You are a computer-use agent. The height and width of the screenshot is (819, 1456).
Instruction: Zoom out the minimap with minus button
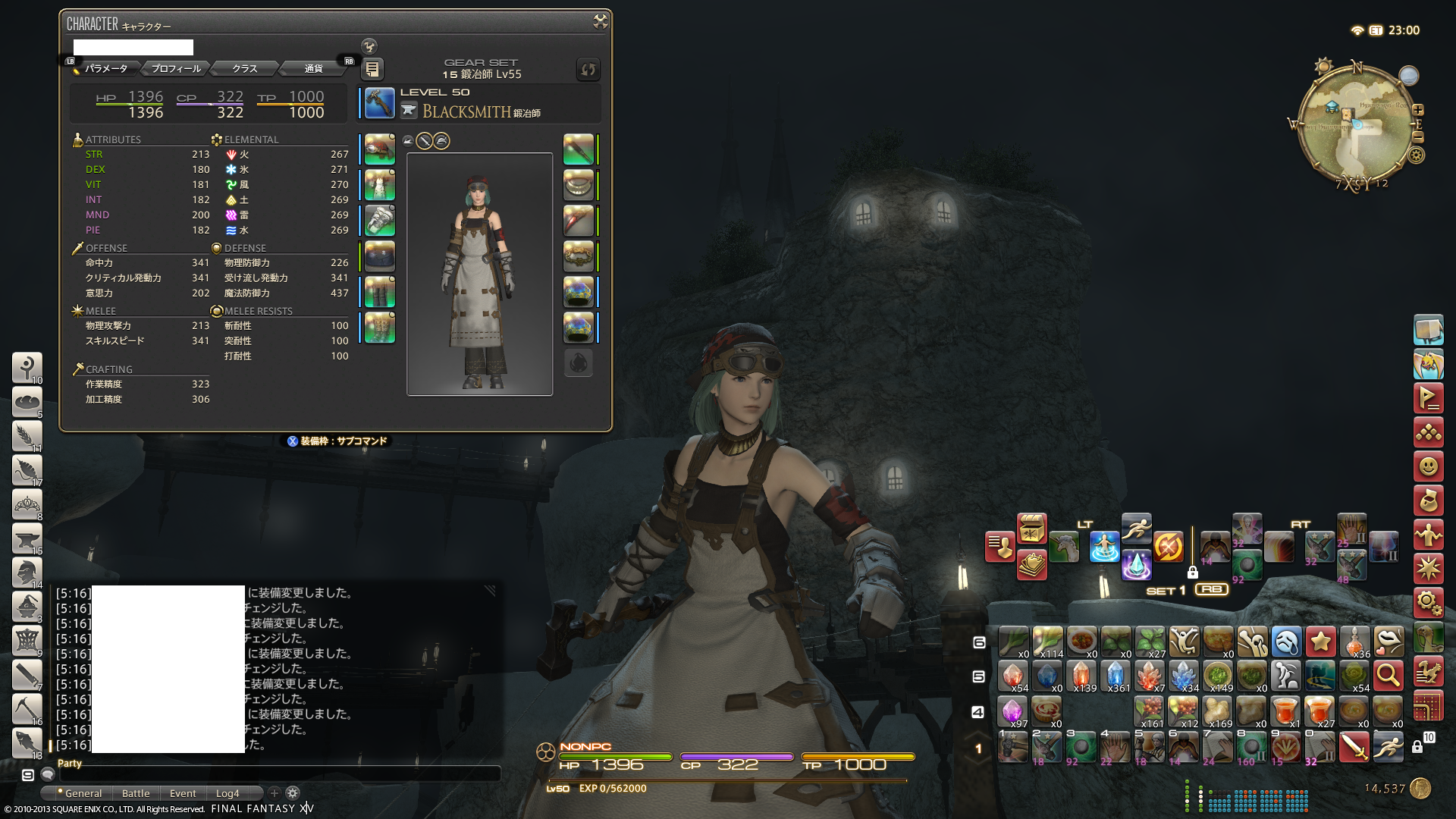(1418, 137)
